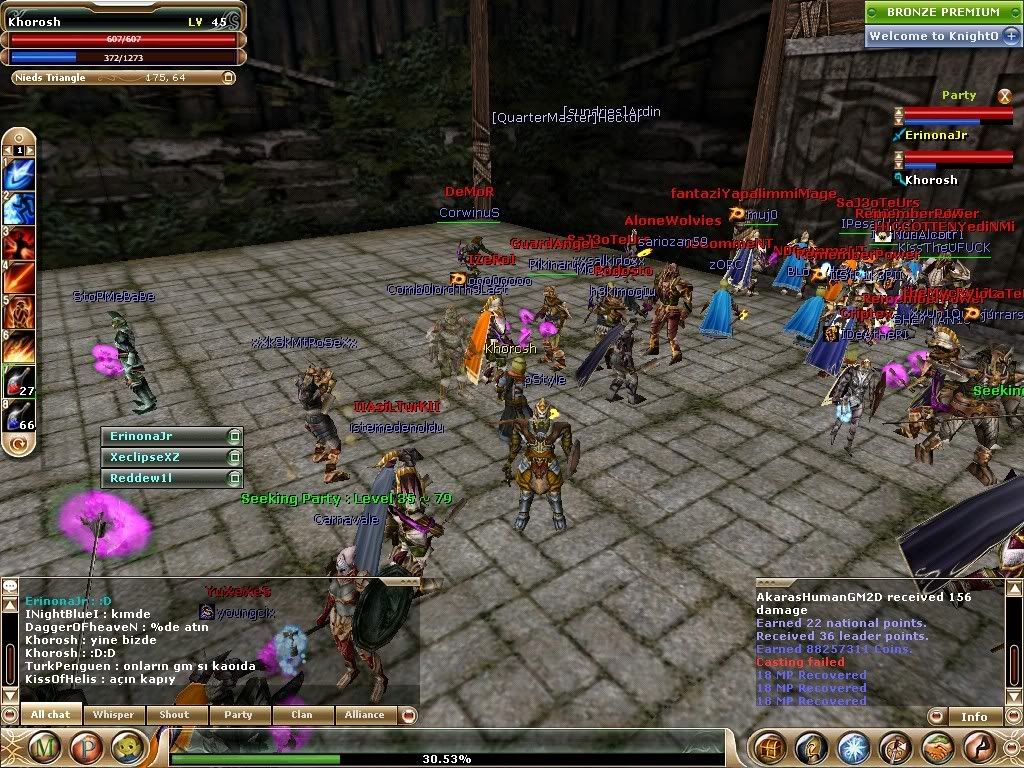Open the Info log tab
1024x768 pixels.
(x=974, y=716)
